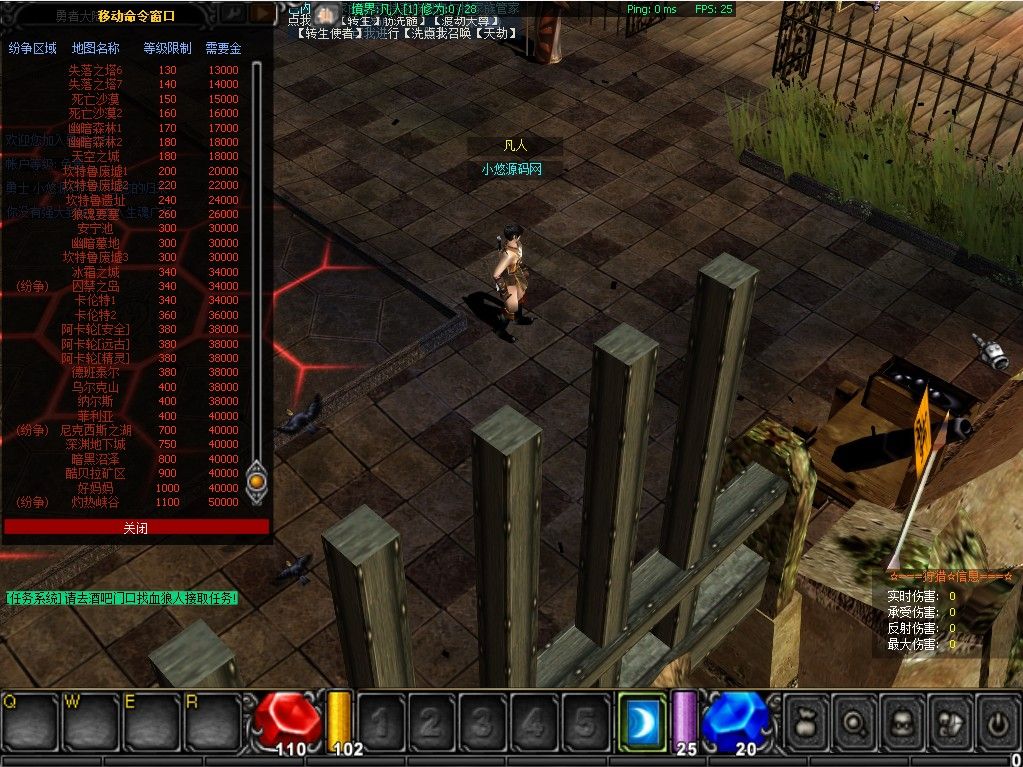This screenshot has height=767, width=1023.
Task: Travel to 囚禁之岛 from the list
Action: [95, 286]
